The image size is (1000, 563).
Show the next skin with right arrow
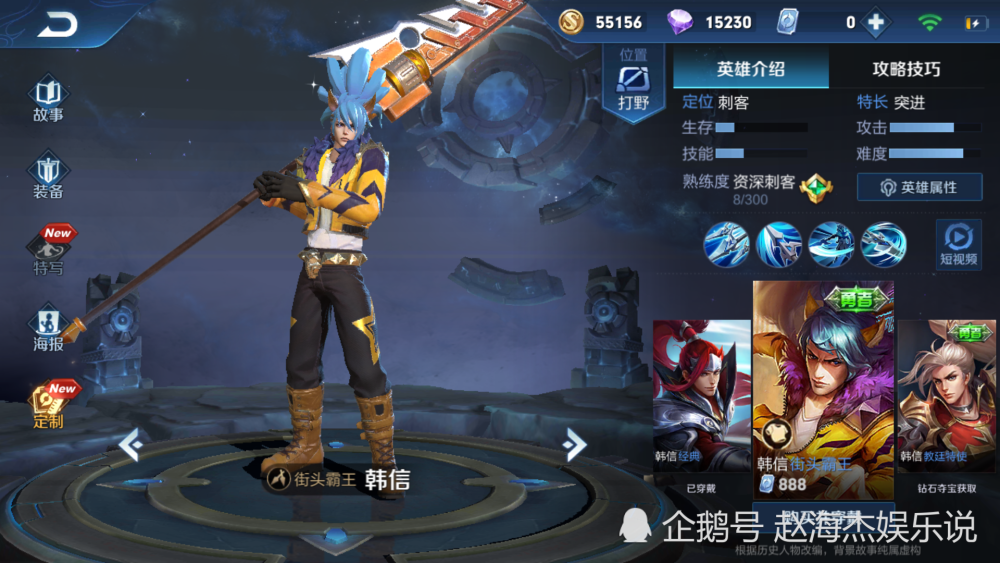[x=573, y=443]
